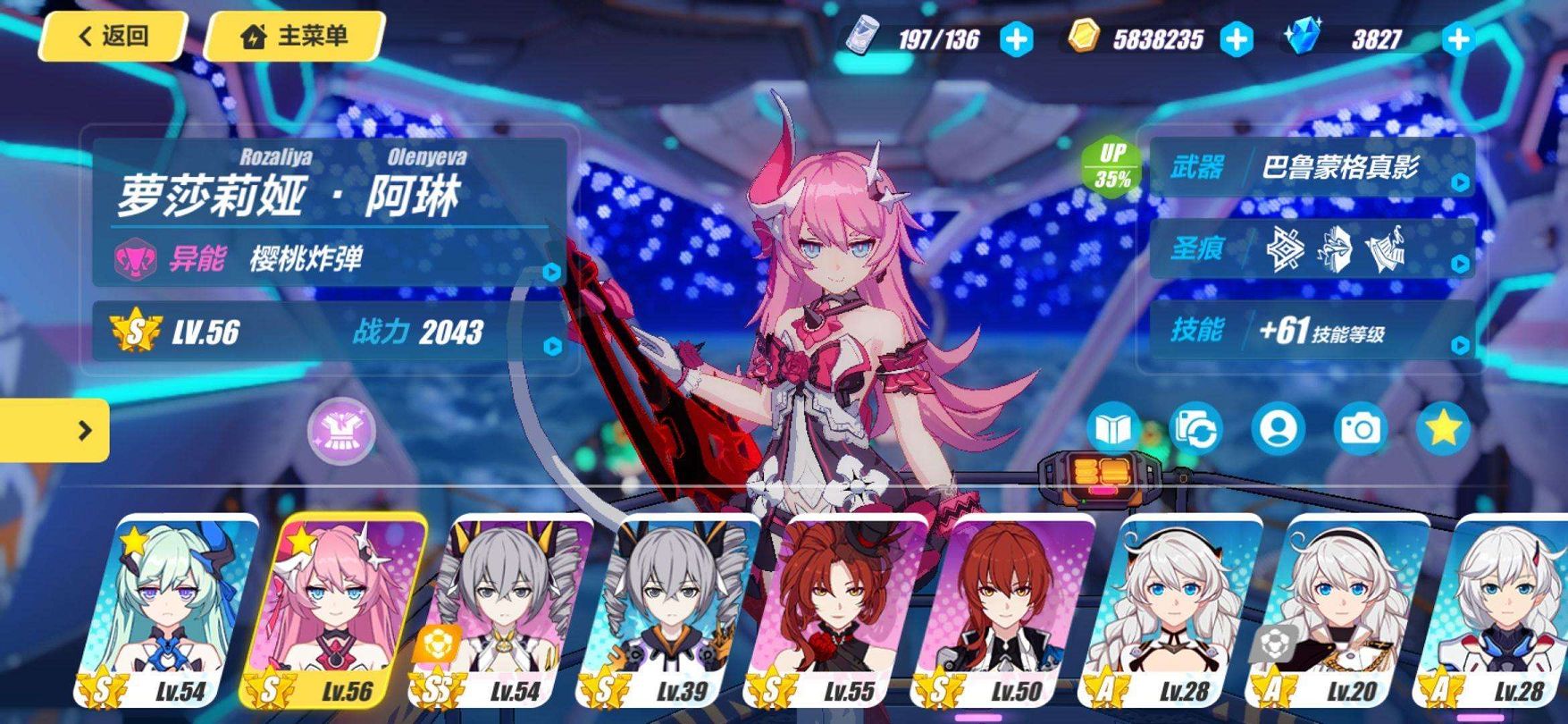Open the LV.56 character level details
Viewport: 1568px width, 724px height.
pyautogui.click(x=329, y=333)
